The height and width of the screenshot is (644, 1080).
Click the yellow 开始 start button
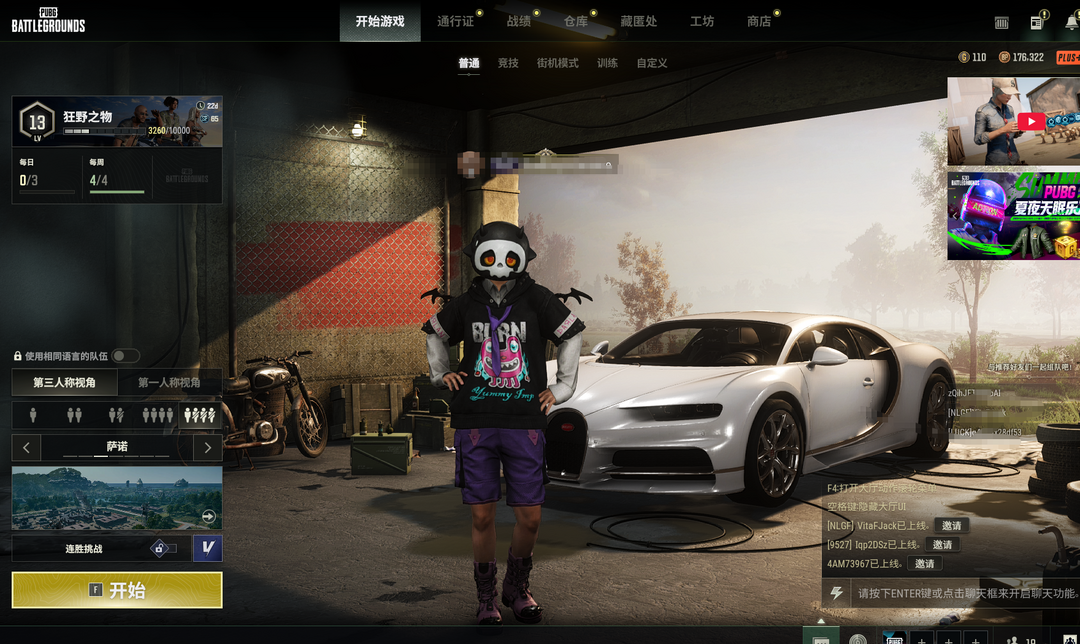[117, 590]
